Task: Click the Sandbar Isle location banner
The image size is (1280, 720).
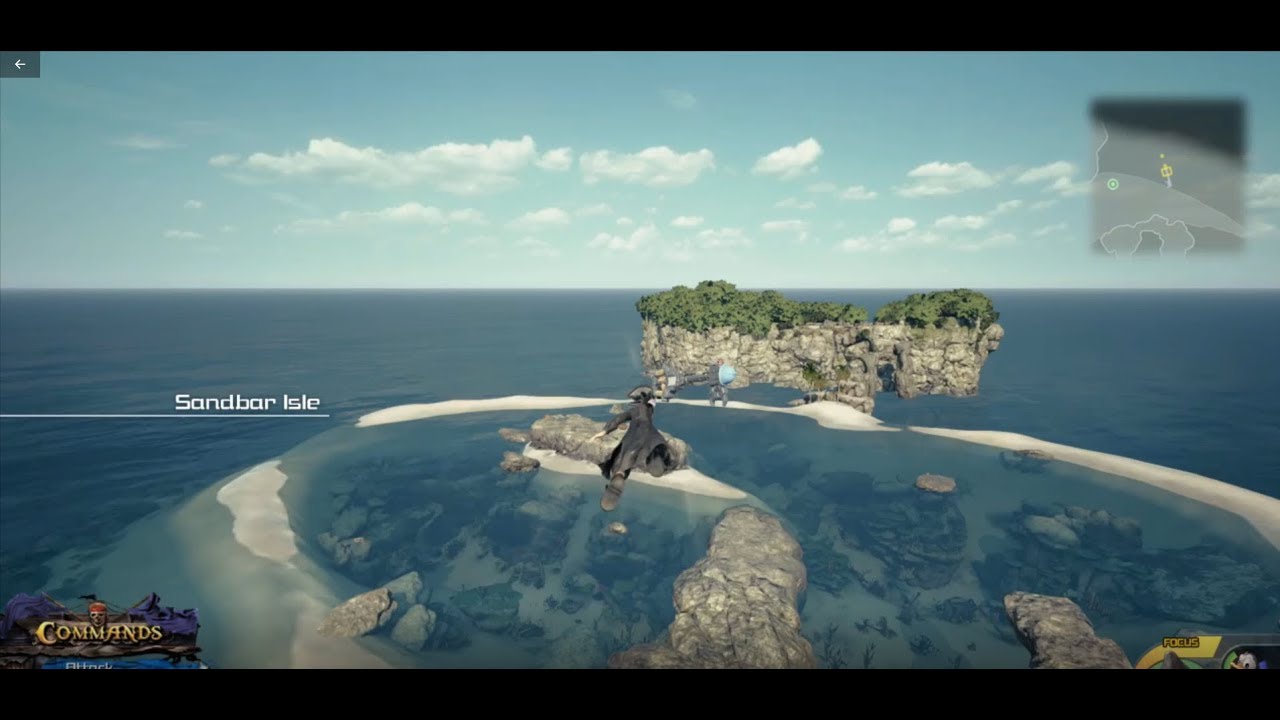Action: (246, 404)
